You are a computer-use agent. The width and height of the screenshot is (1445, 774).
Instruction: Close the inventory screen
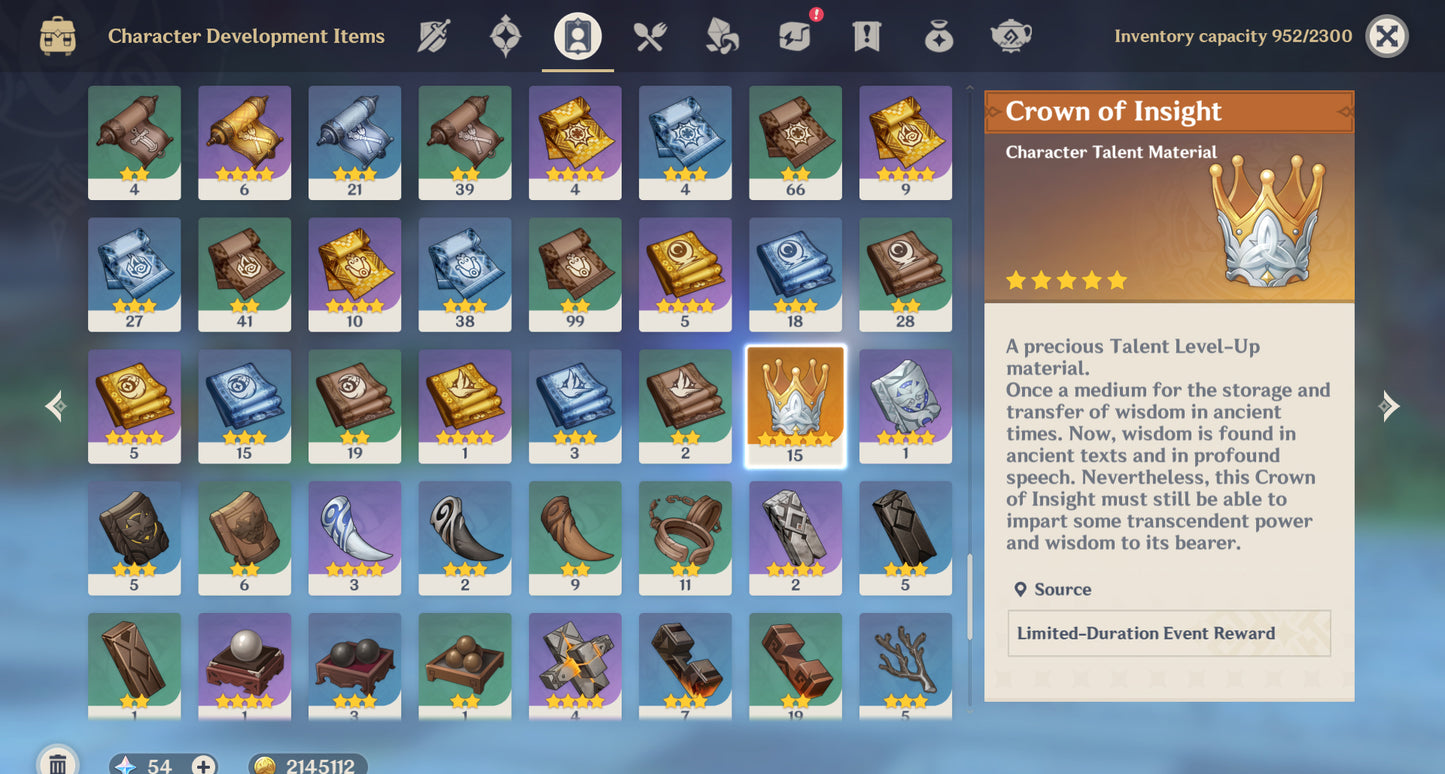pos(1386,37)
